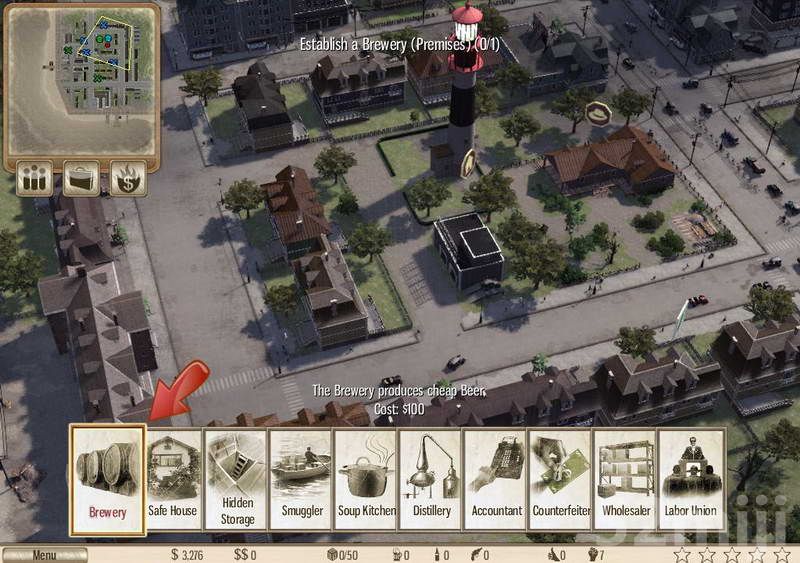Select the Distillery building
The image size is (800, 563).
click(431, 478)
